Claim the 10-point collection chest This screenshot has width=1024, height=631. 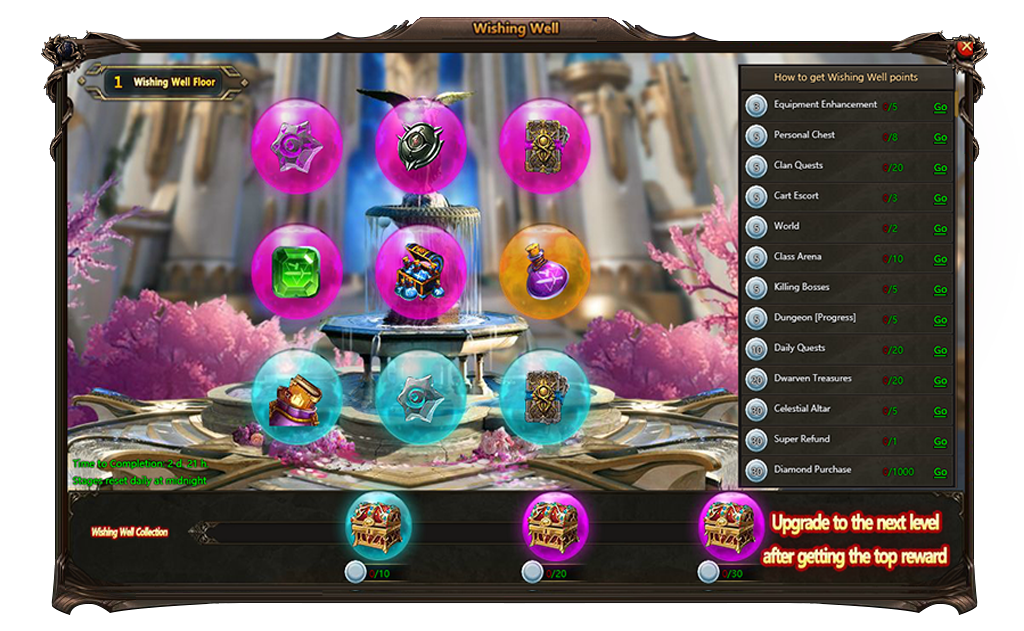click(378, 525)
